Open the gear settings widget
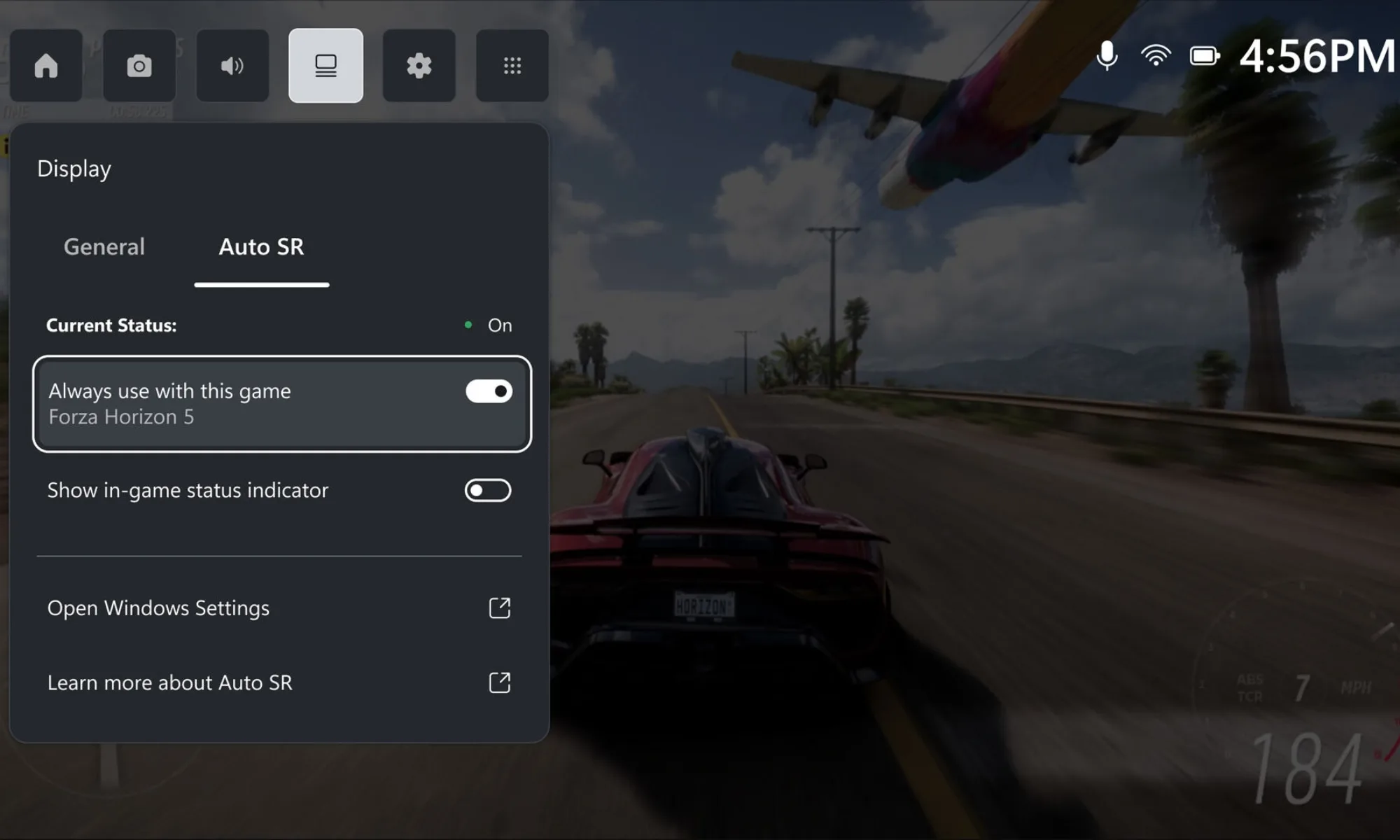Viewport: 1400px width, 840px height. point(419,66)
